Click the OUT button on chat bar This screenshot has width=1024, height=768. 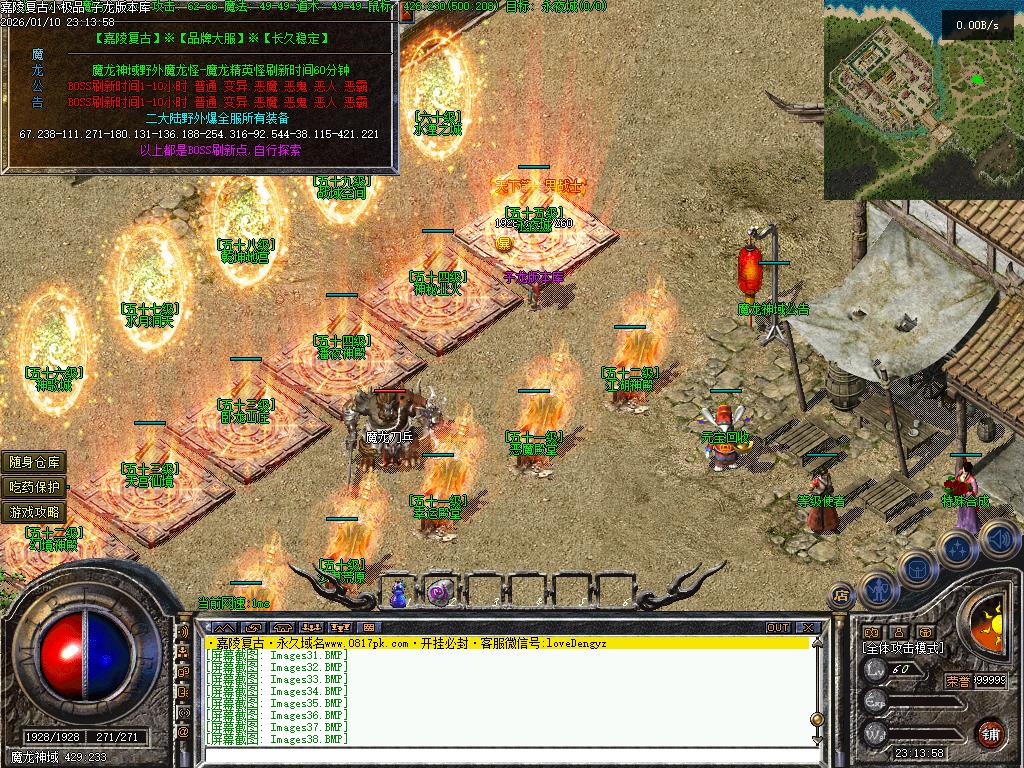coord(778,627)
